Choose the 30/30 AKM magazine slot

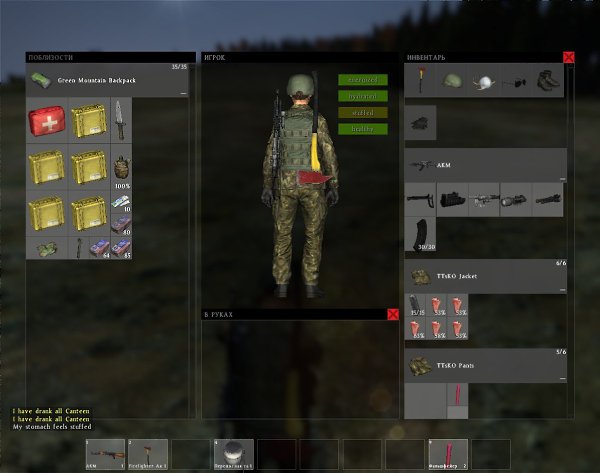pyautogui.click(x=420, y=233)
